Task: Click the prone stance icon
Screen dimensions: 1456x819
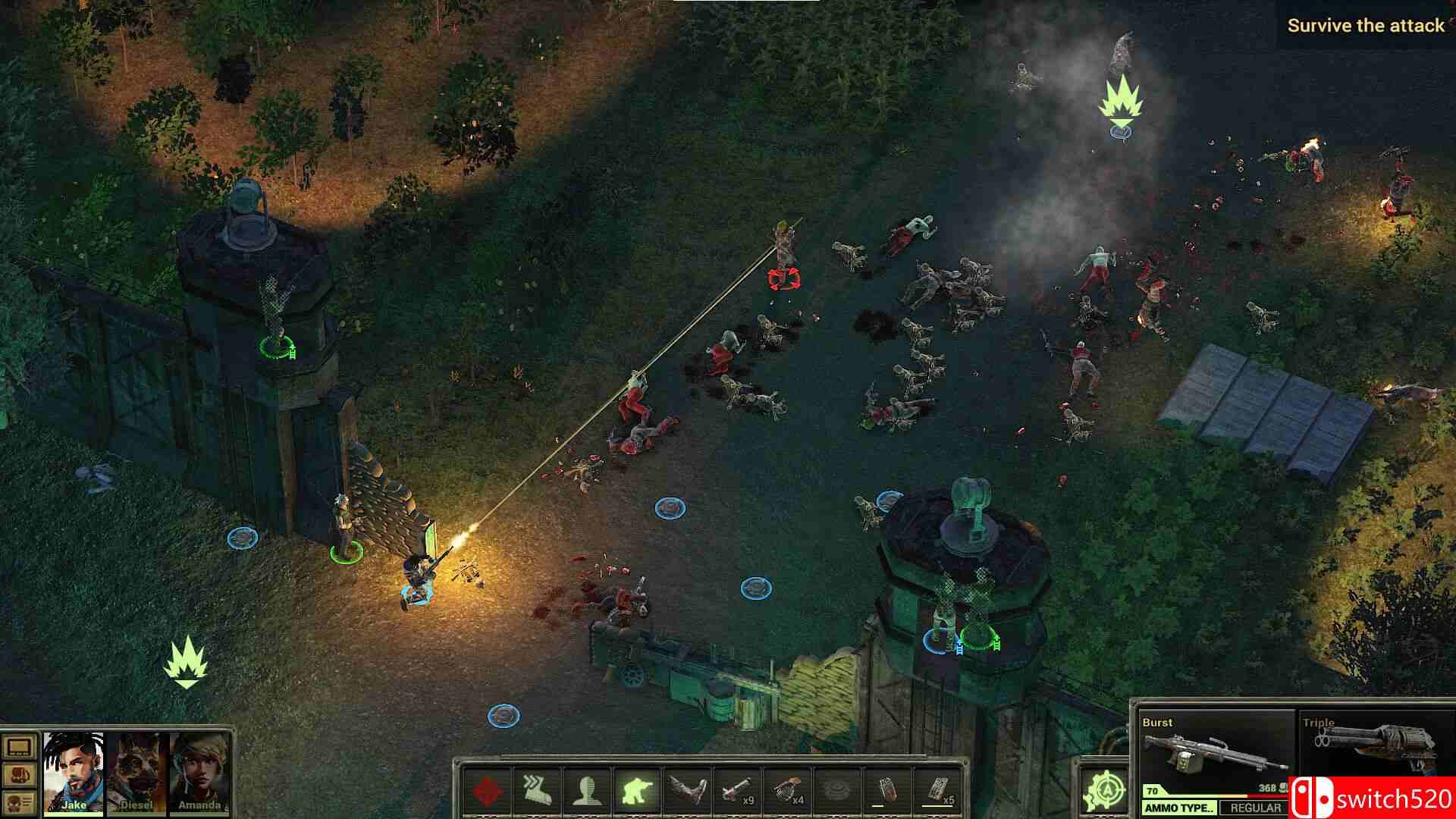Action: click(x=689, y=789)
